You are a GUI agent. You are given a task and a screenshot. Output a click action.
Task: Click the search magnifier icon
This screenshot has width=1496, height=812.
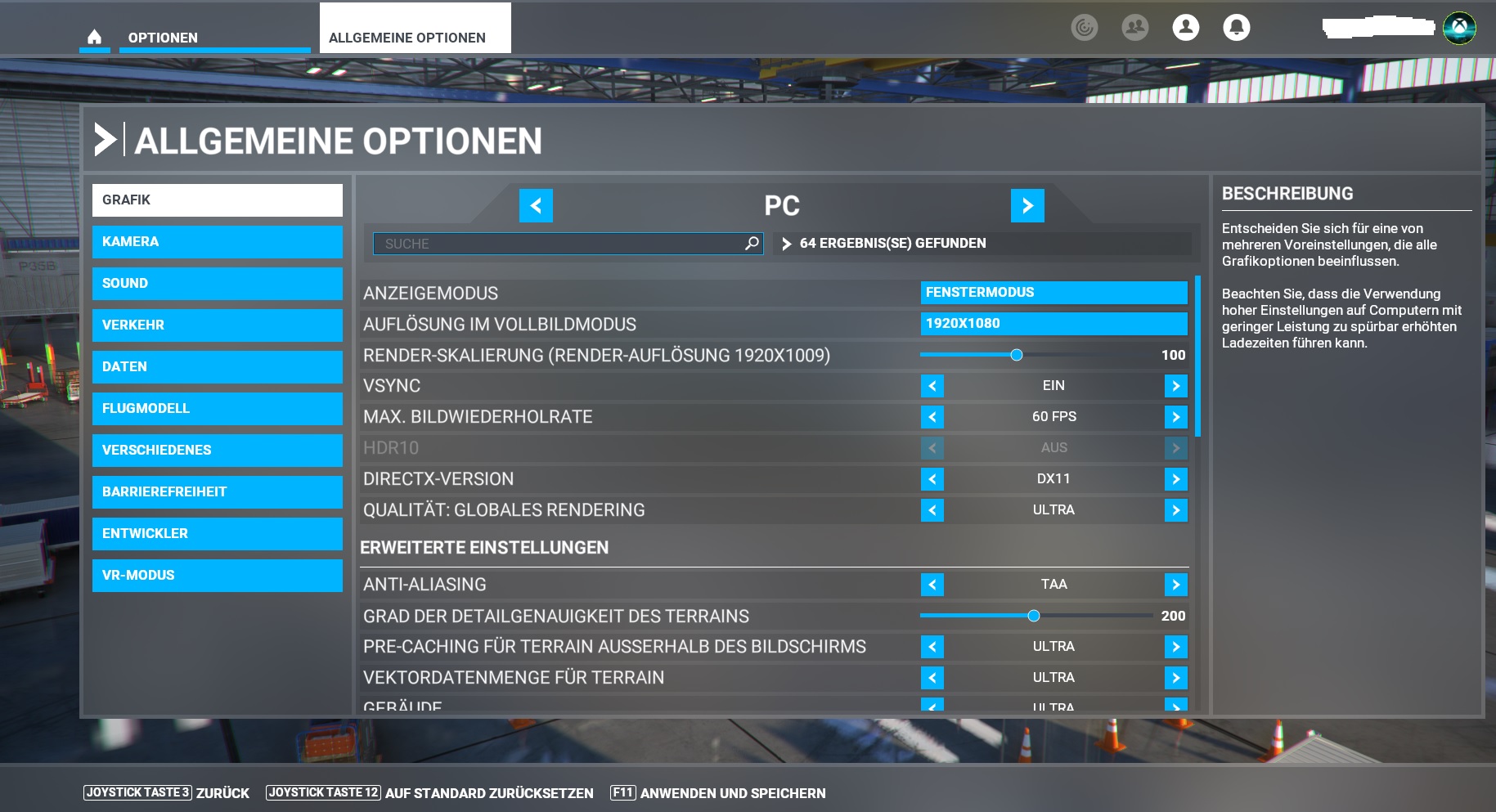tap(749, 243)
